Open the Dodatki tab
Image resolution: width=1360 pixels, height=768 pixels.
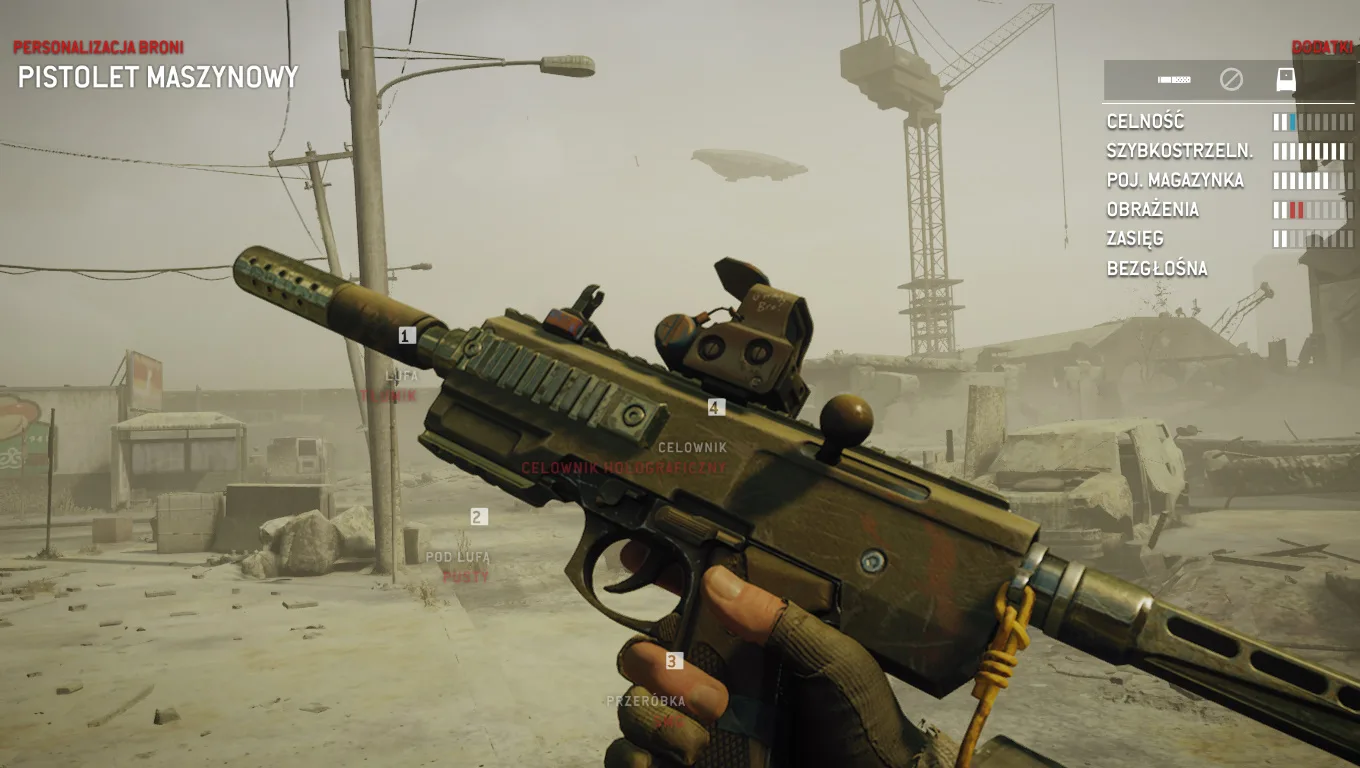(1322, 44)
